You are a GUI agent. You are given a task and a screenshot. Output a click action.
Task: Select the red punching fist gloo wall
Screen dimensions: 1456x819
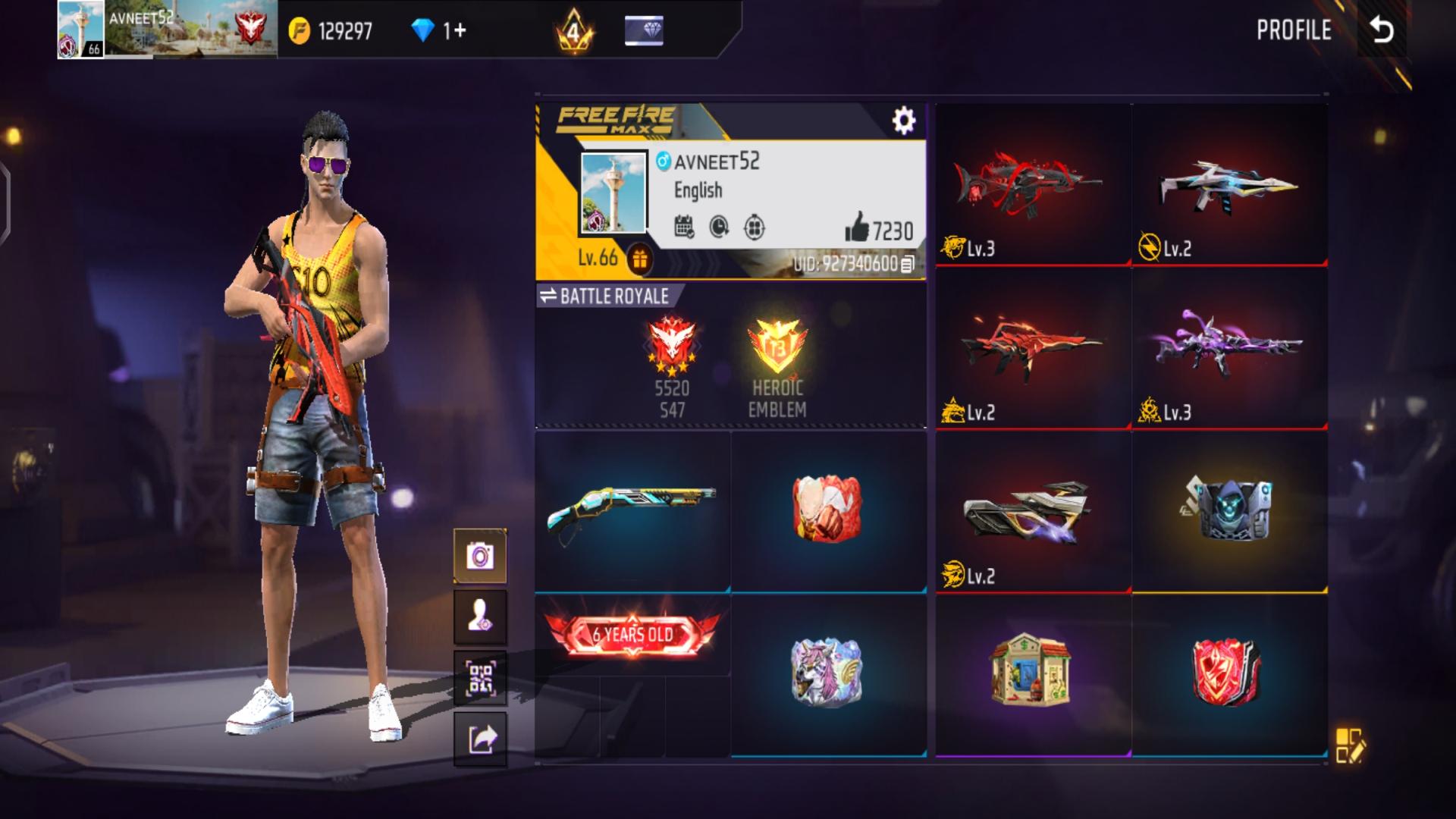(827, 510)
